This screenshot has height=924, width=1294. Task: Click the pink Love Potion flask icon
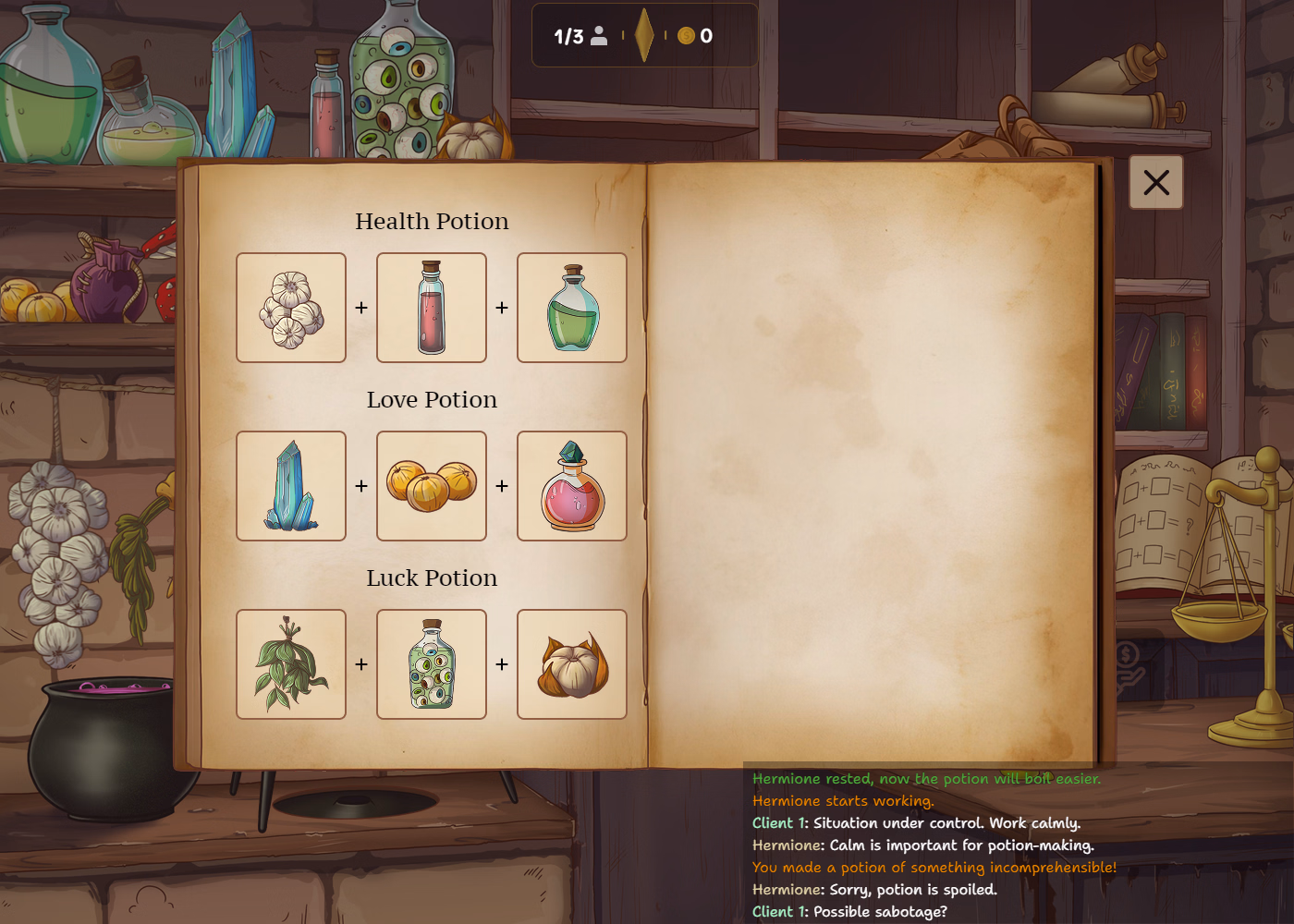571,485
